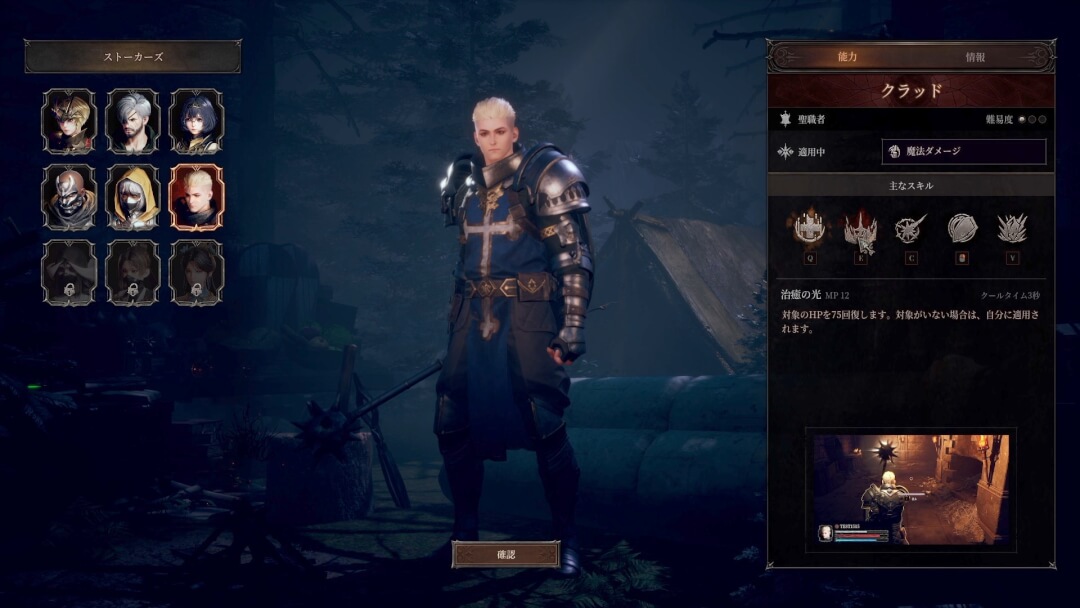Select the highlighted blond cleric portrait
The height and width of the screenshot is (608, 1080).
(x=197, y=197)
